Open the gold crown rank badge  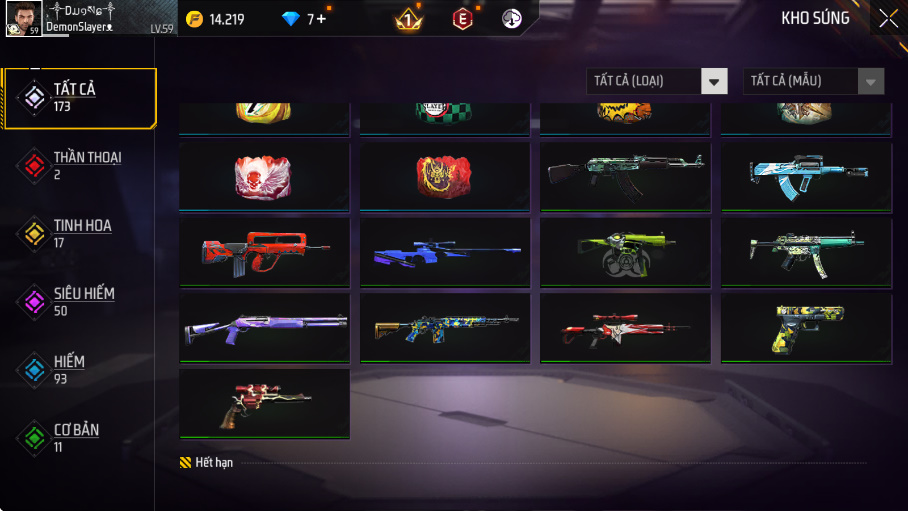tap(408, 19)
